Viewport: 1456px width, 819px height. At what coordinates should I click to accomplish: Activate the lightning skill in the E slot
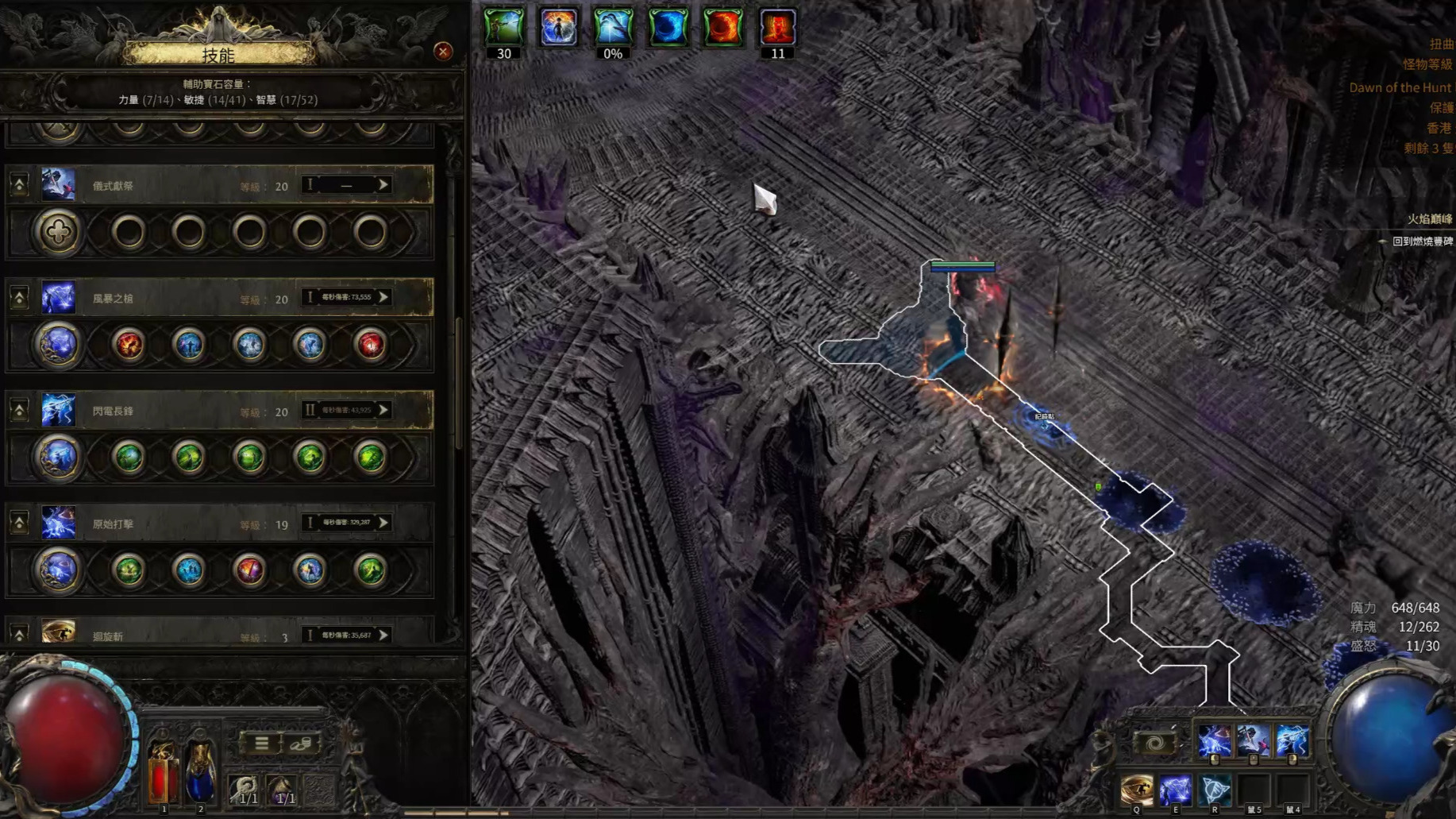click(1175, 790)
